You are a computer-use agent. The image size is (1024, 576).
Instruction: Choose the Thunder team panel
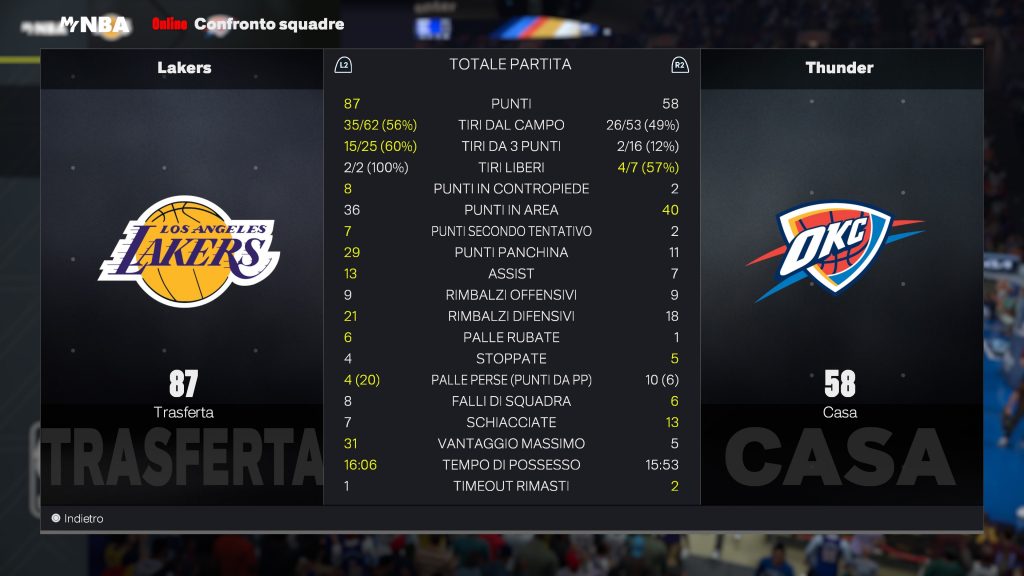point(839,252)
